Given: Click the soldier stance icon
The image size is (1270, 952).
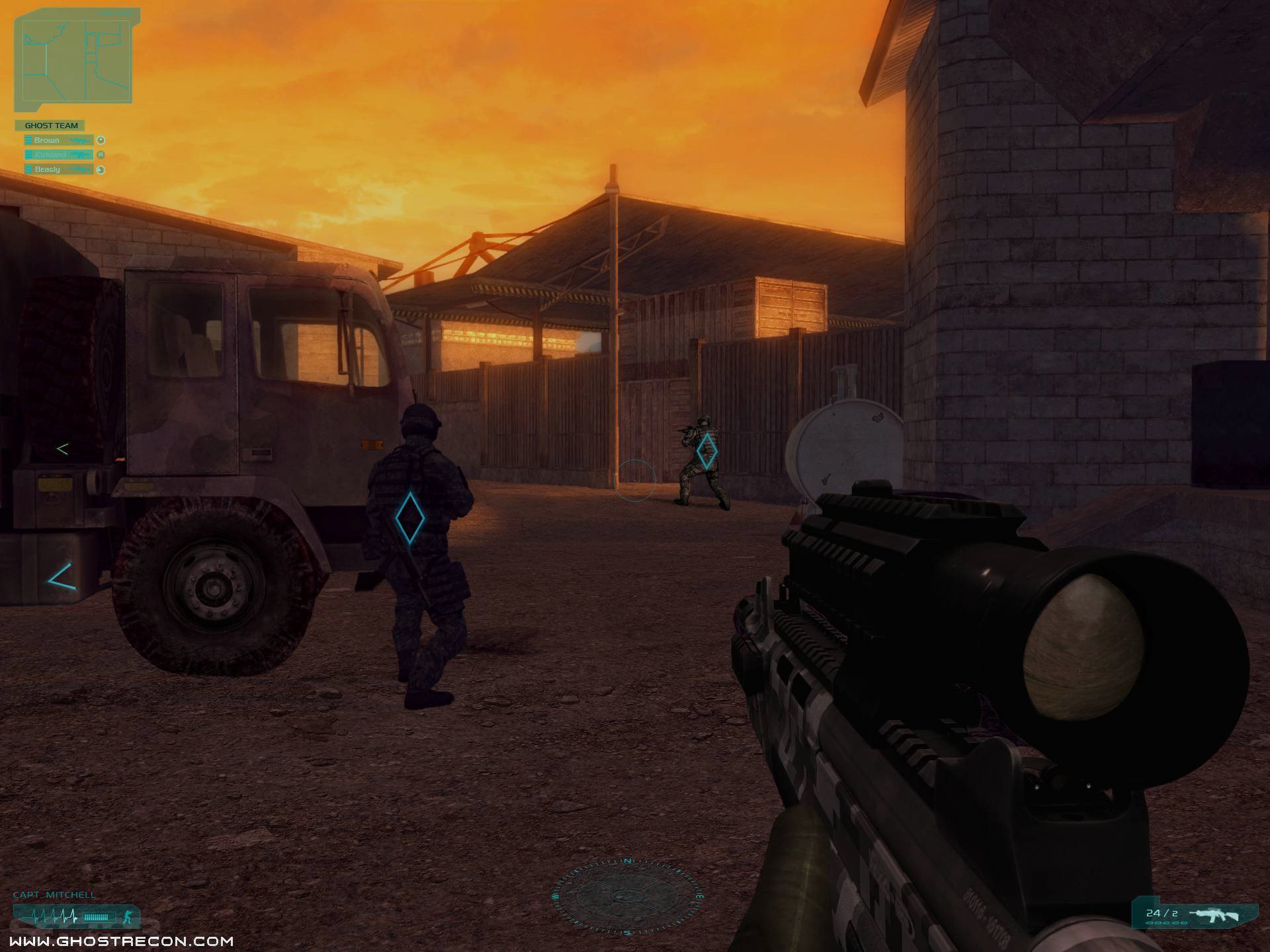Looking at the screenshot, I should (x=128, y=917).
